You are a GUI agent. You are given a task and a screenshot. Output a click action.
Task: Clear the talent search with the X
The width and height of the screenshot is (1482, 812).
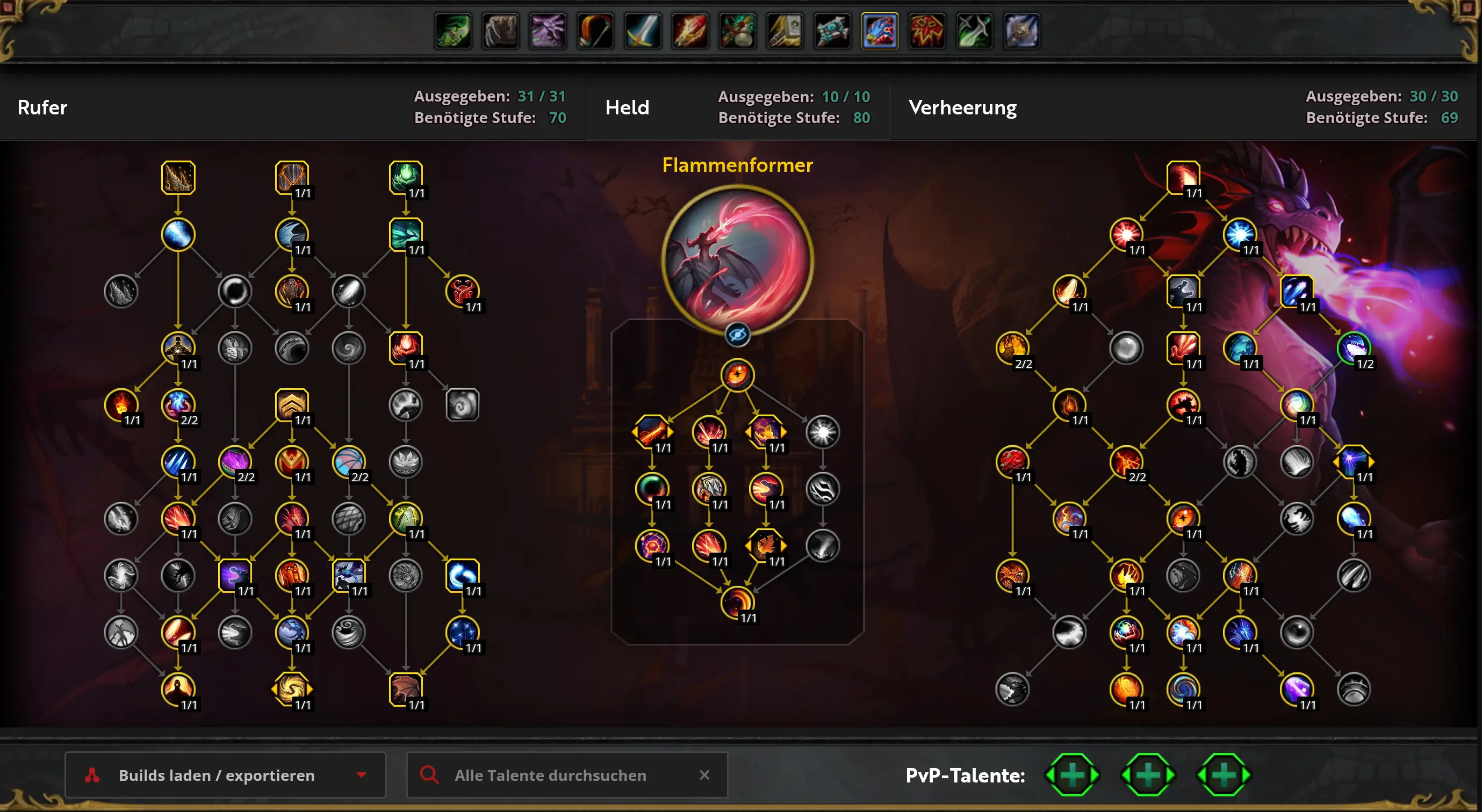coord(704,774)
